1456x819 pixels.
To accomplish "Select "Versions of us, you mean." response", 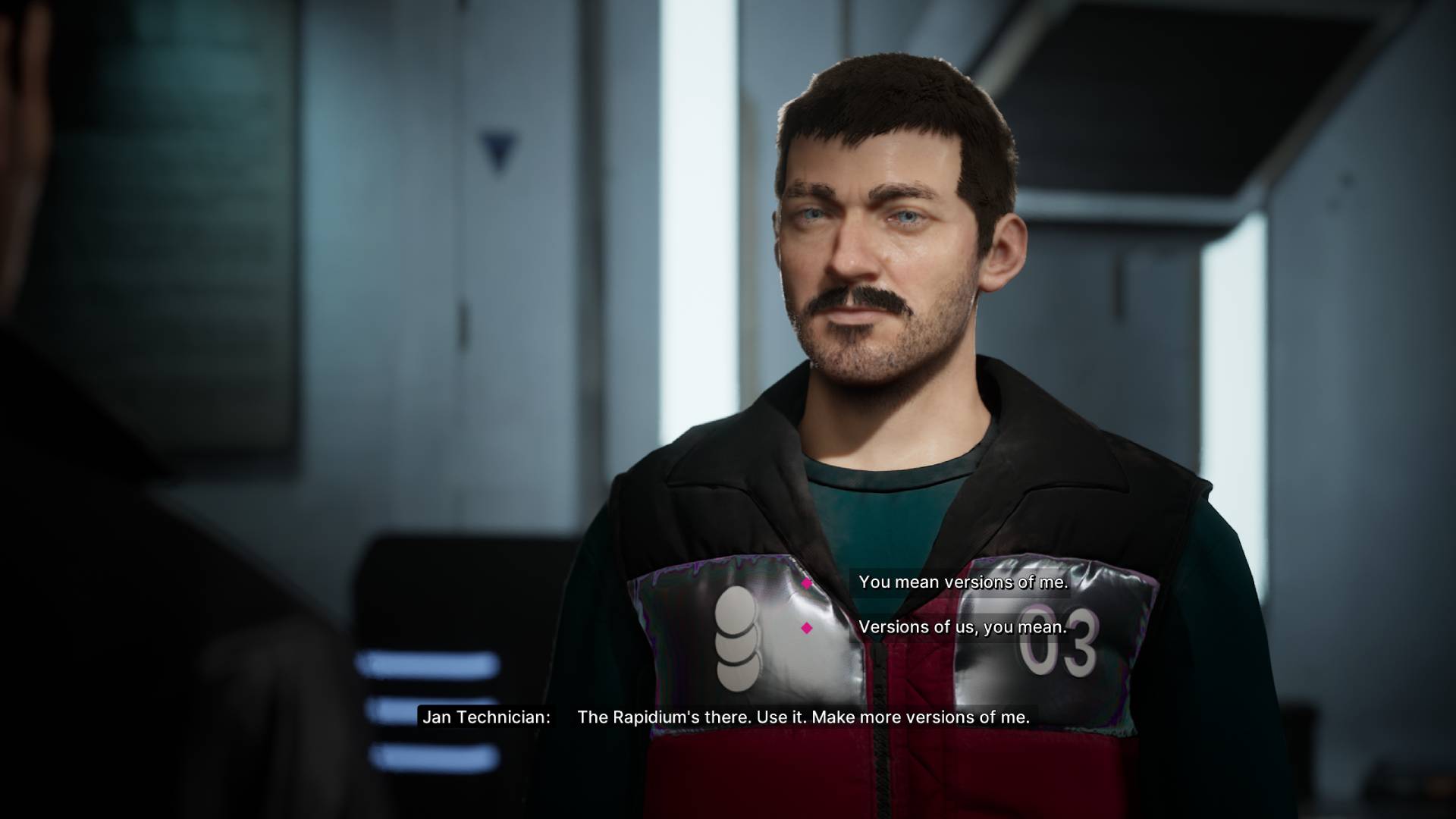I will pyautogui.click(x=962, y=627).
